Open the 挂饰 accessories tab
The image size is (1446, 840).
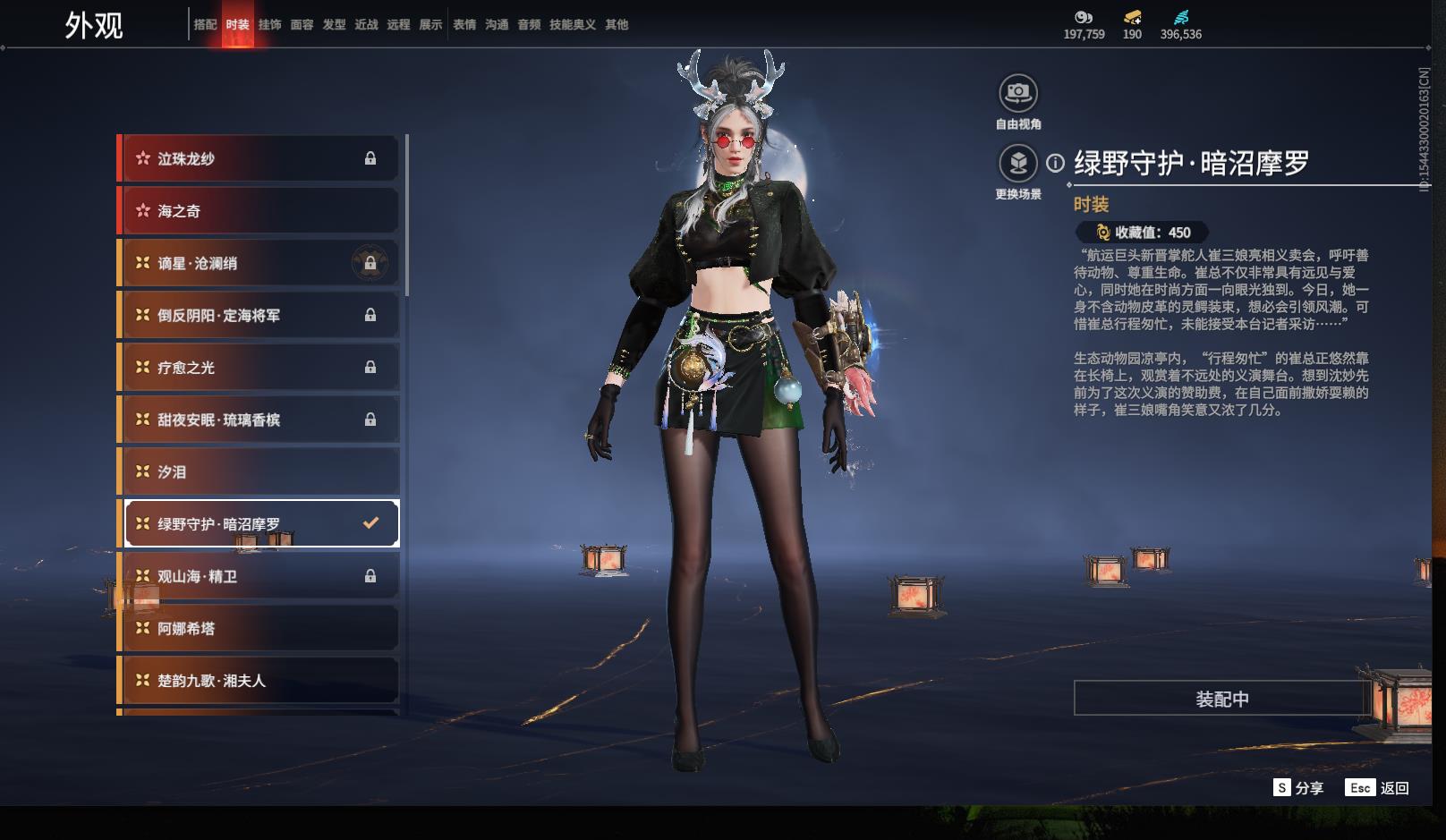(x=269, y=25)
